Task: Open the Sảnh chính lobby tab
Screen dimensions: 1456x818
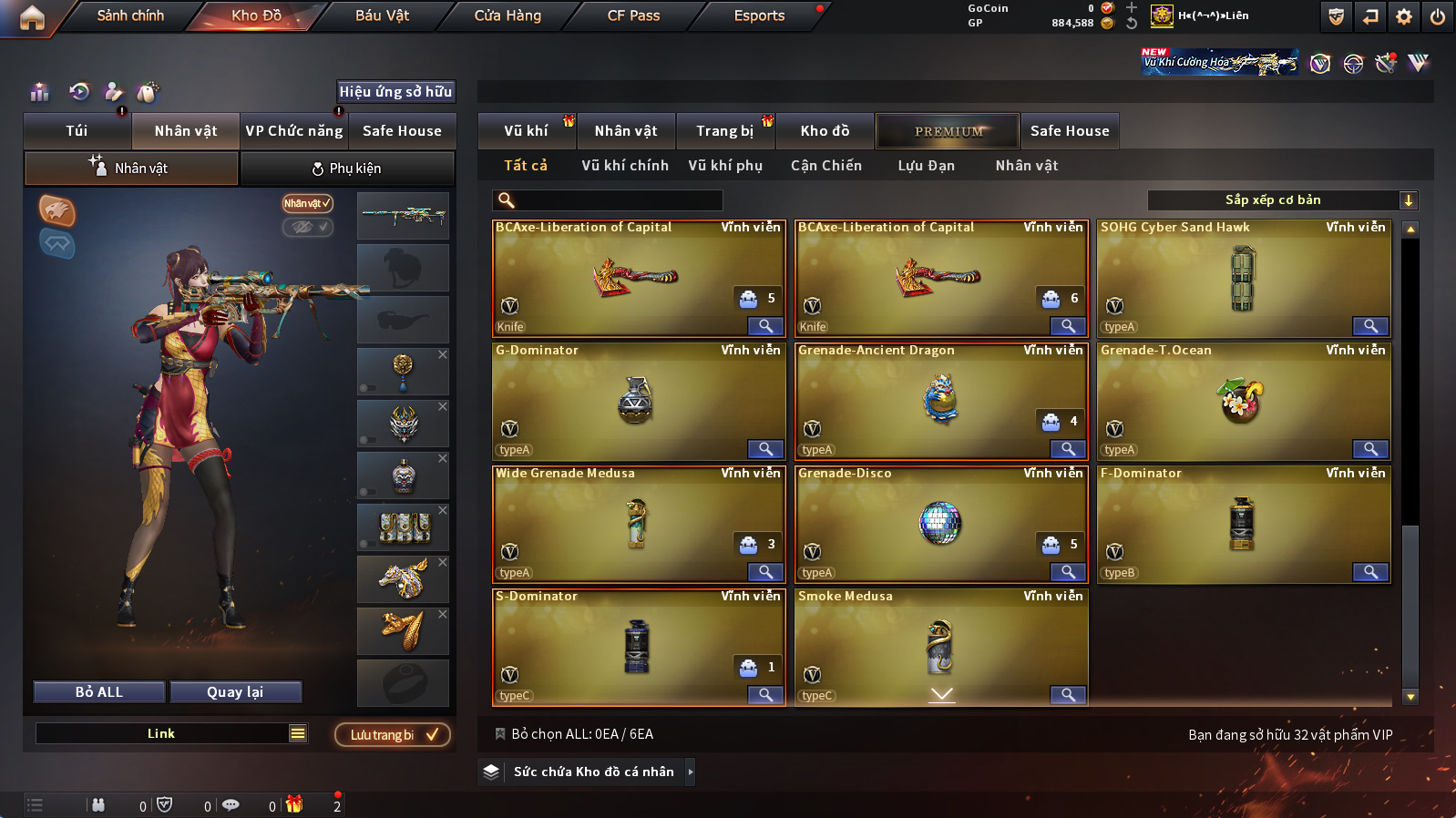Action: pos(130,15)
